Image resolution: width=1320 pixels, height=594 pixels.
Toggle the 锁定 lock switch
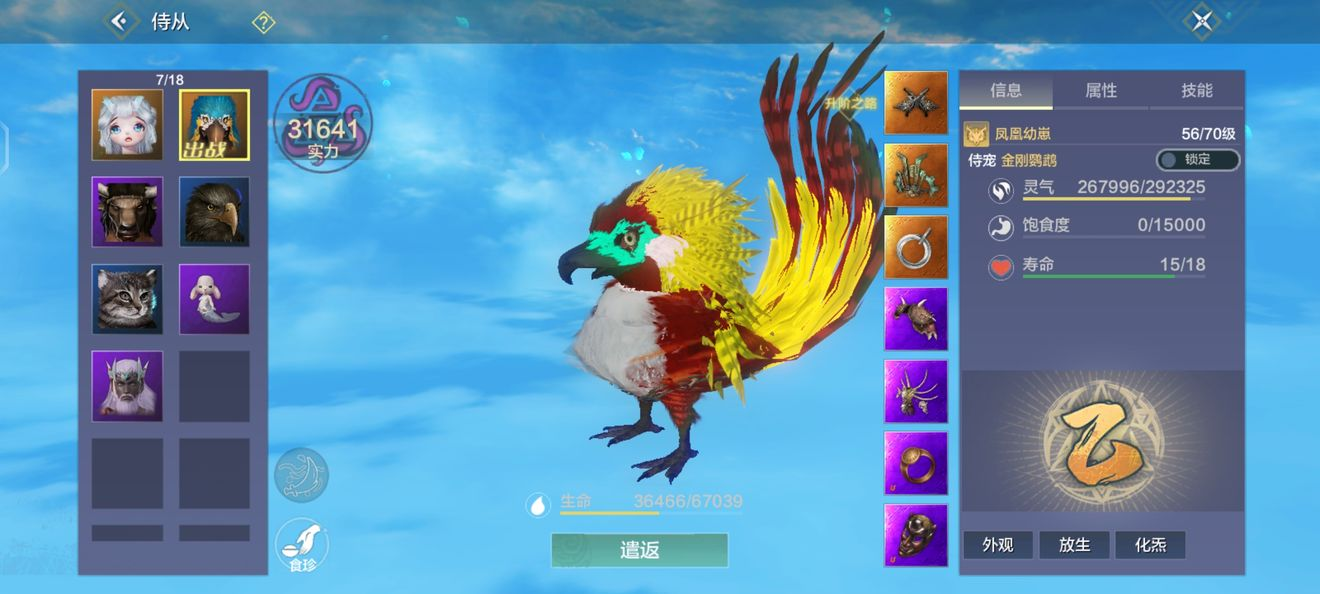tap(1197, 160)
